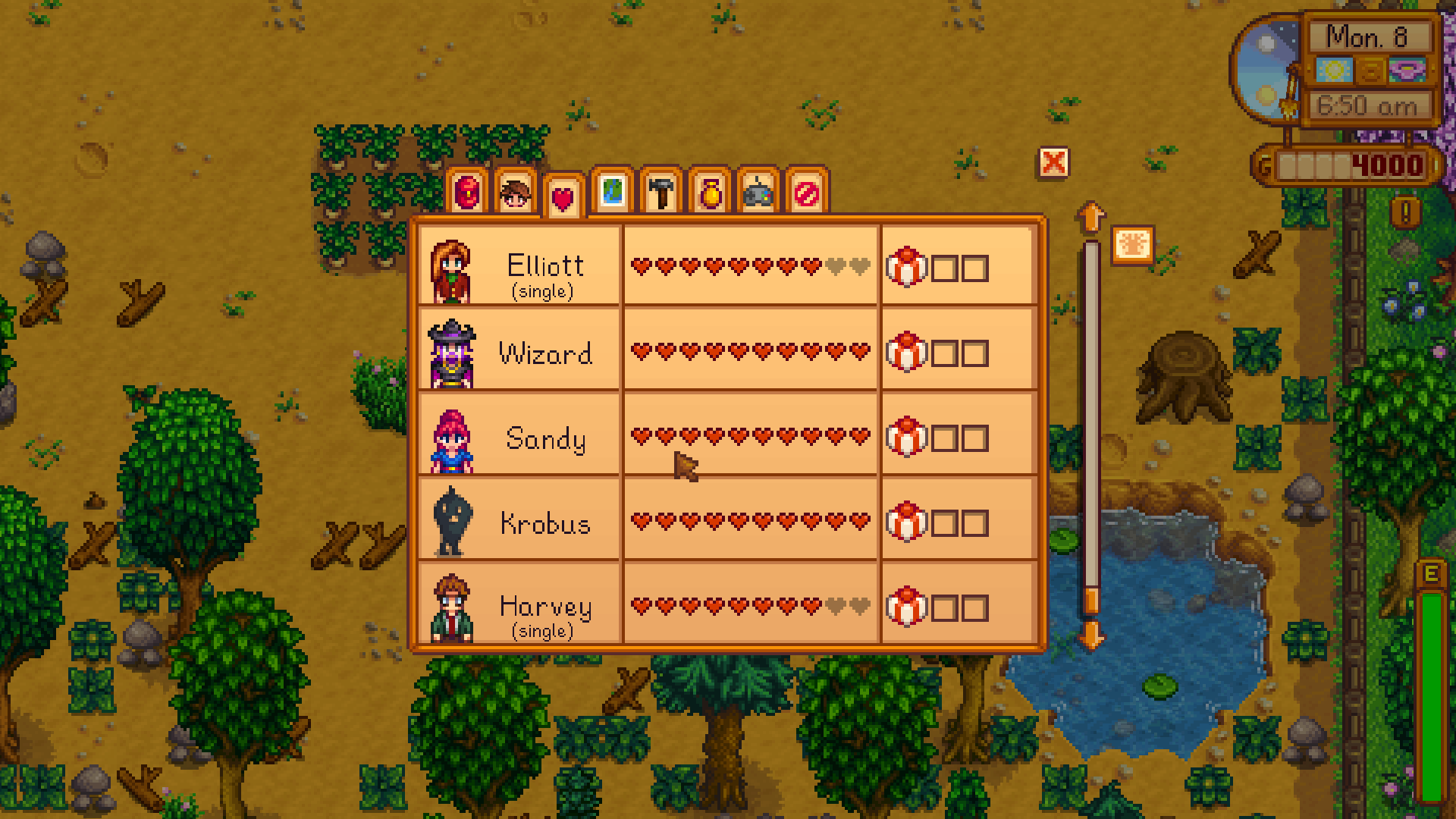The height and width of the screenshot is (819, 1456).
Task: Choose Sandy's row in the social list
Action: click(544, 438)
